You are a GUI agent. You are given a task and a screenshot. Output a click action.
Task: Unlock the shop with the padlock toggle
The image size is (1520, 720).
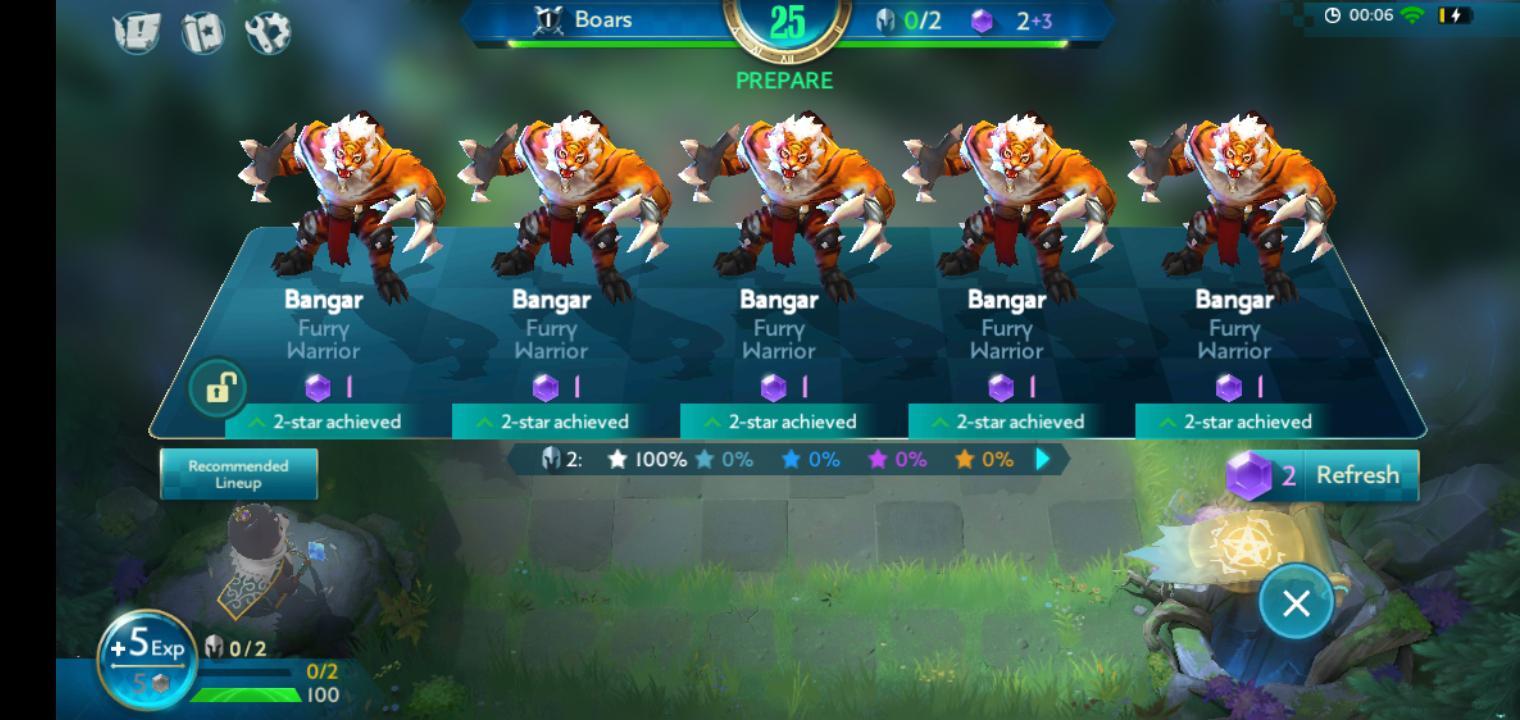(x=220, y=387)
